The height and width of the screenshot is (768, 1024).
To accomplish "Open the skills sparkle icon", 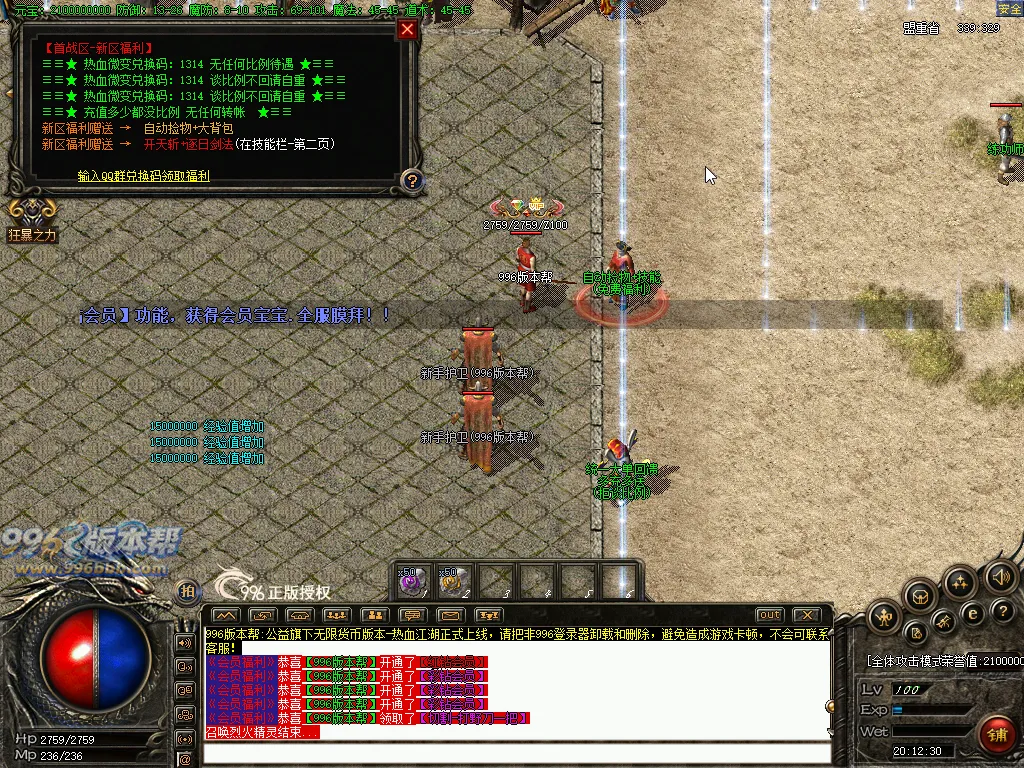I will pyautogui.click(x=960, y=581).
